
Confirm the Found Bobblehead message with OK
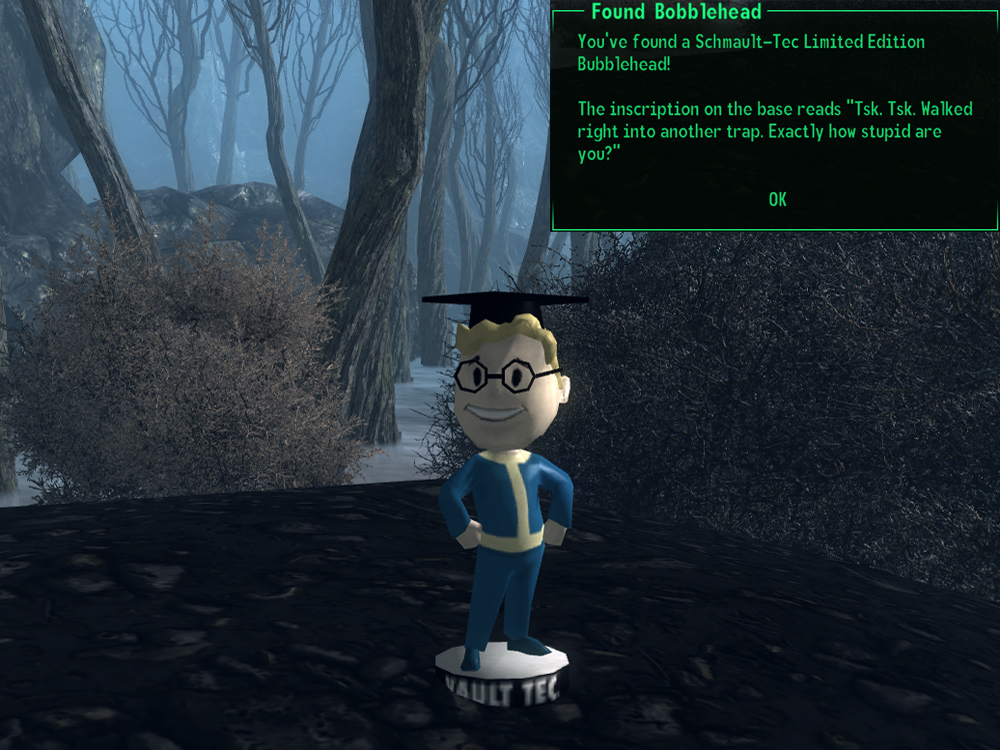click(x=777, y=200)
